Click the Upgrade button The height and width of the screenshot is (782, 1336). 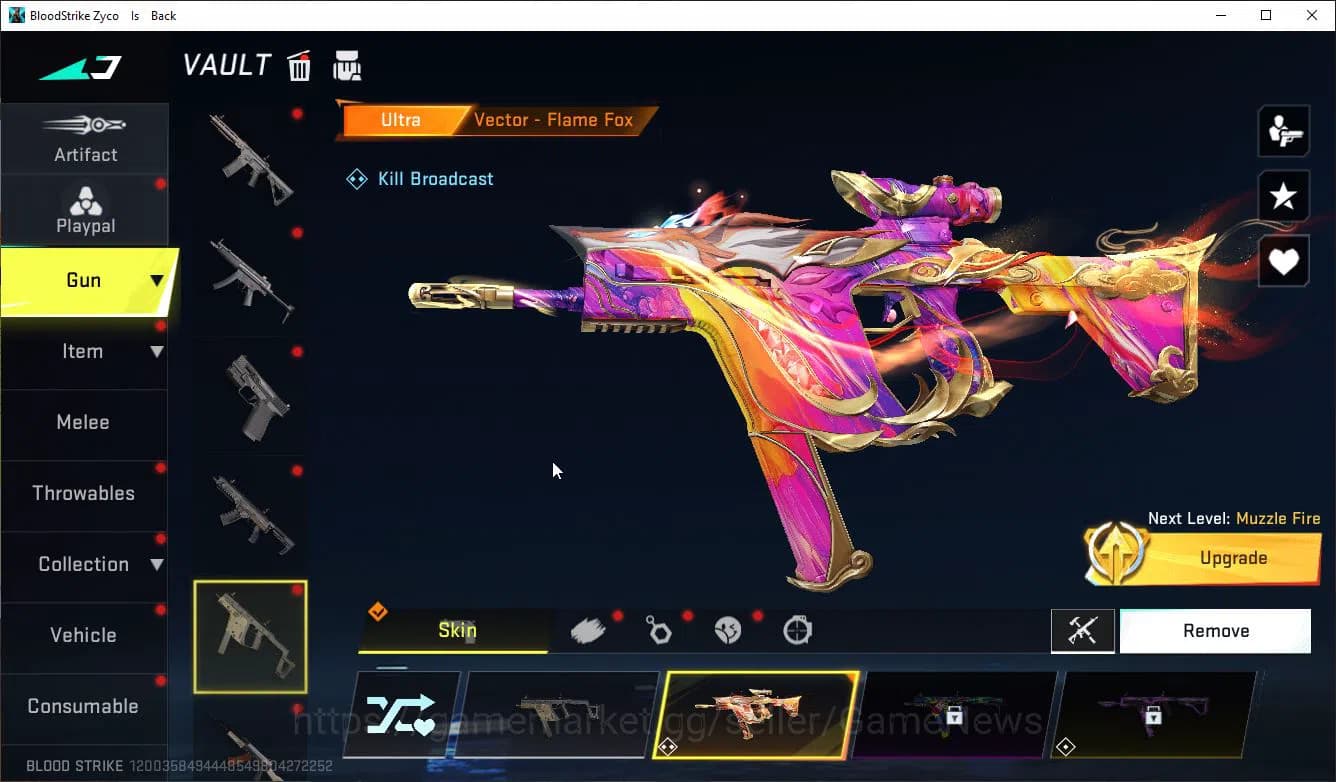(1233, 558)
